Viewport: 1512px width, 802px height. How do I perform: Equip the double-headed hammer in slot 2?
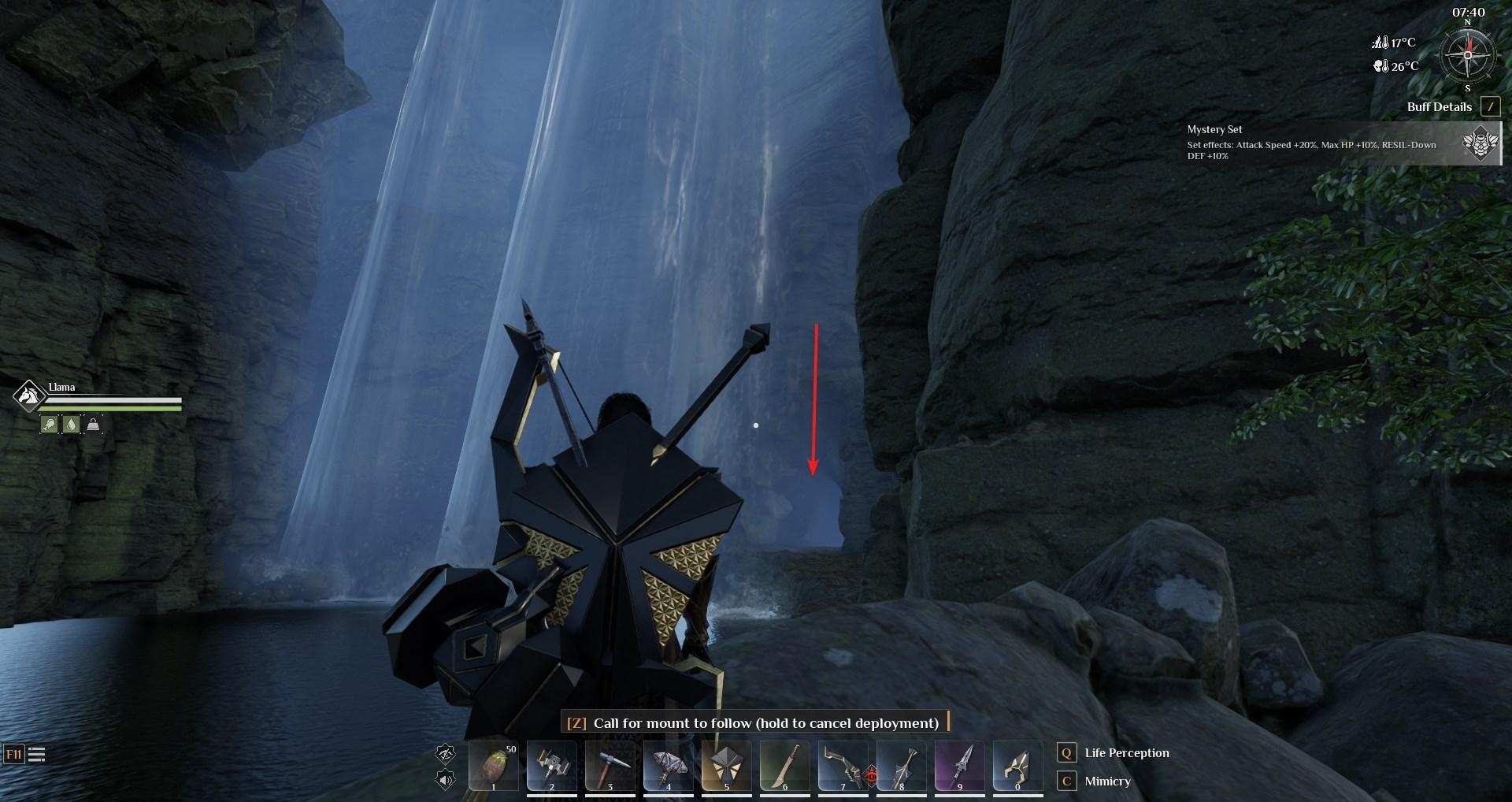552,766
